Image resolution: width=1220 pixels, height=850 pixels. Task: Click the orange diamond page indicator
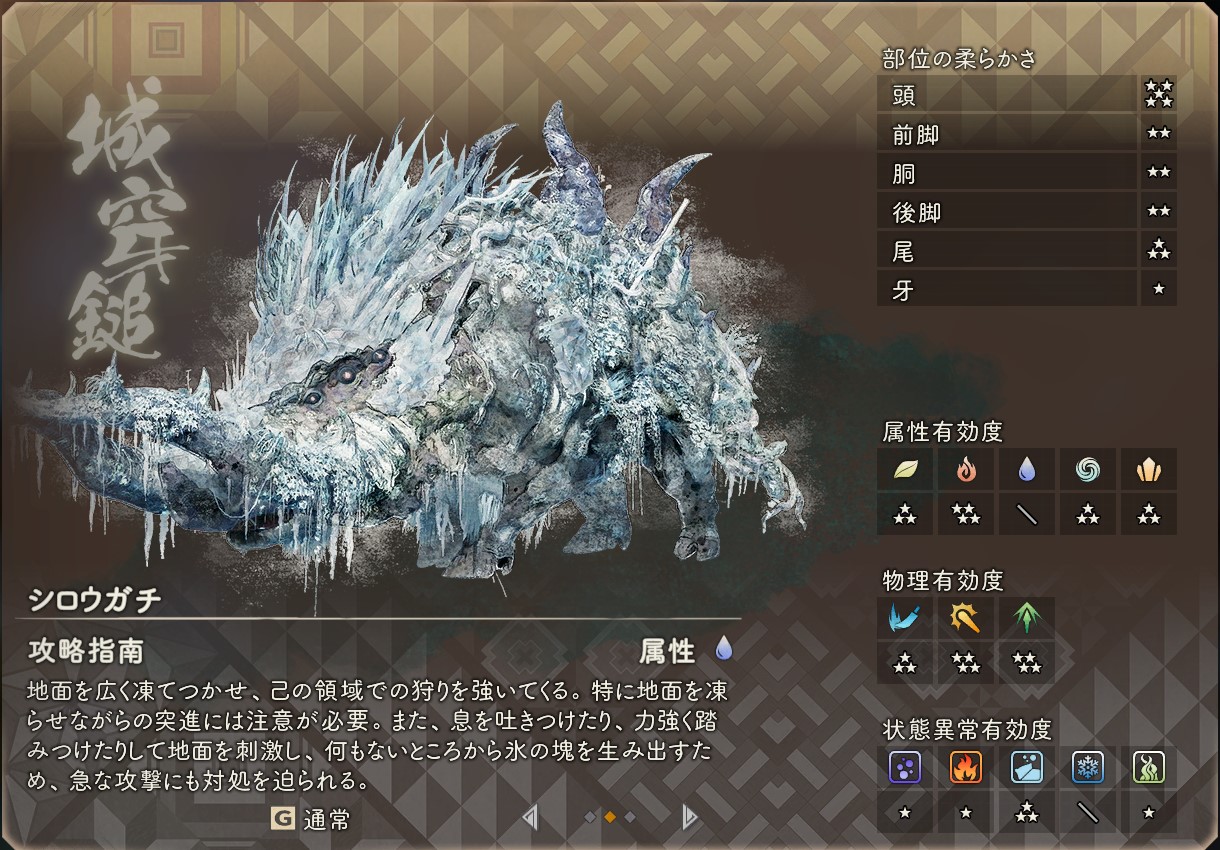(610, 818)
